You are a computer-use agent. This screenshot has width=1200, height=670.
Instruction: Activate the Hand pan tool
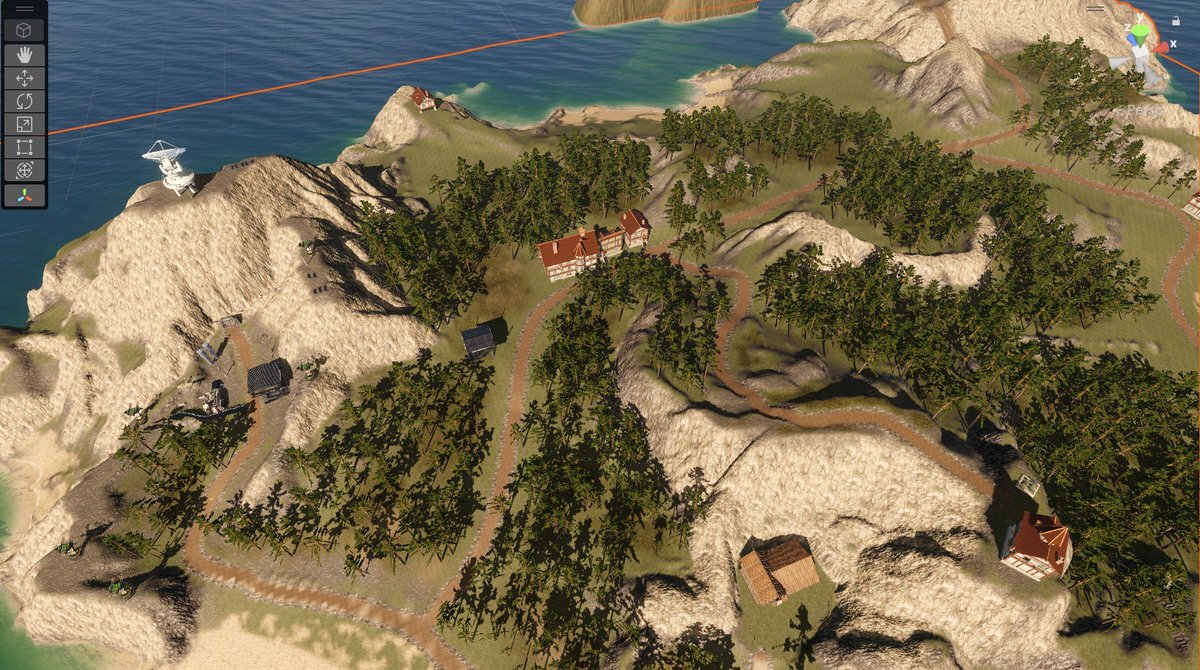[x=24, y=55]
